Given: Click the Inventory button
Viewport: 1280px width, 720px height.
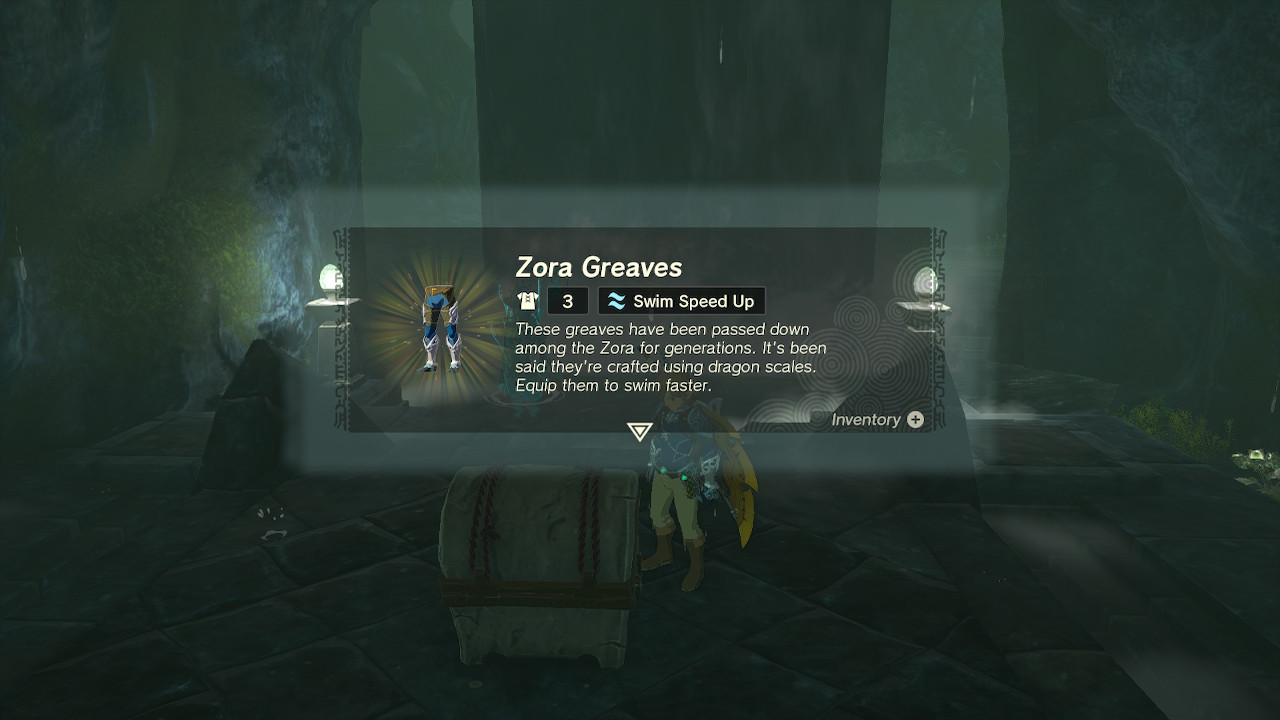Looking at the screenshot, I should click(x=877, y=420).
